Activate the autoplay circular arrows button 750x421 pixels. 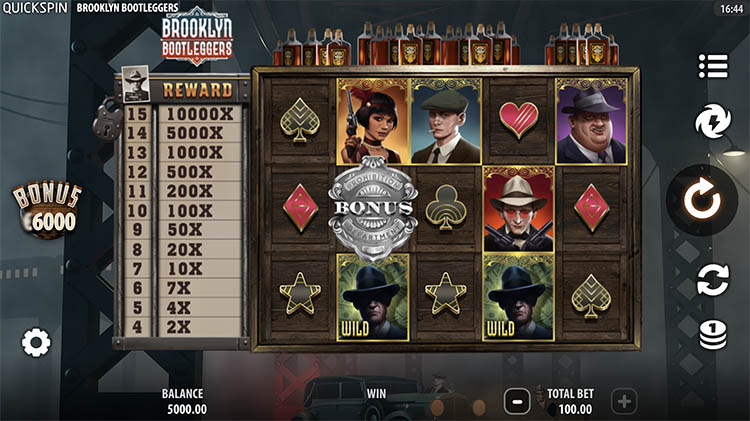pyautogui.click(x=713, y=279)
